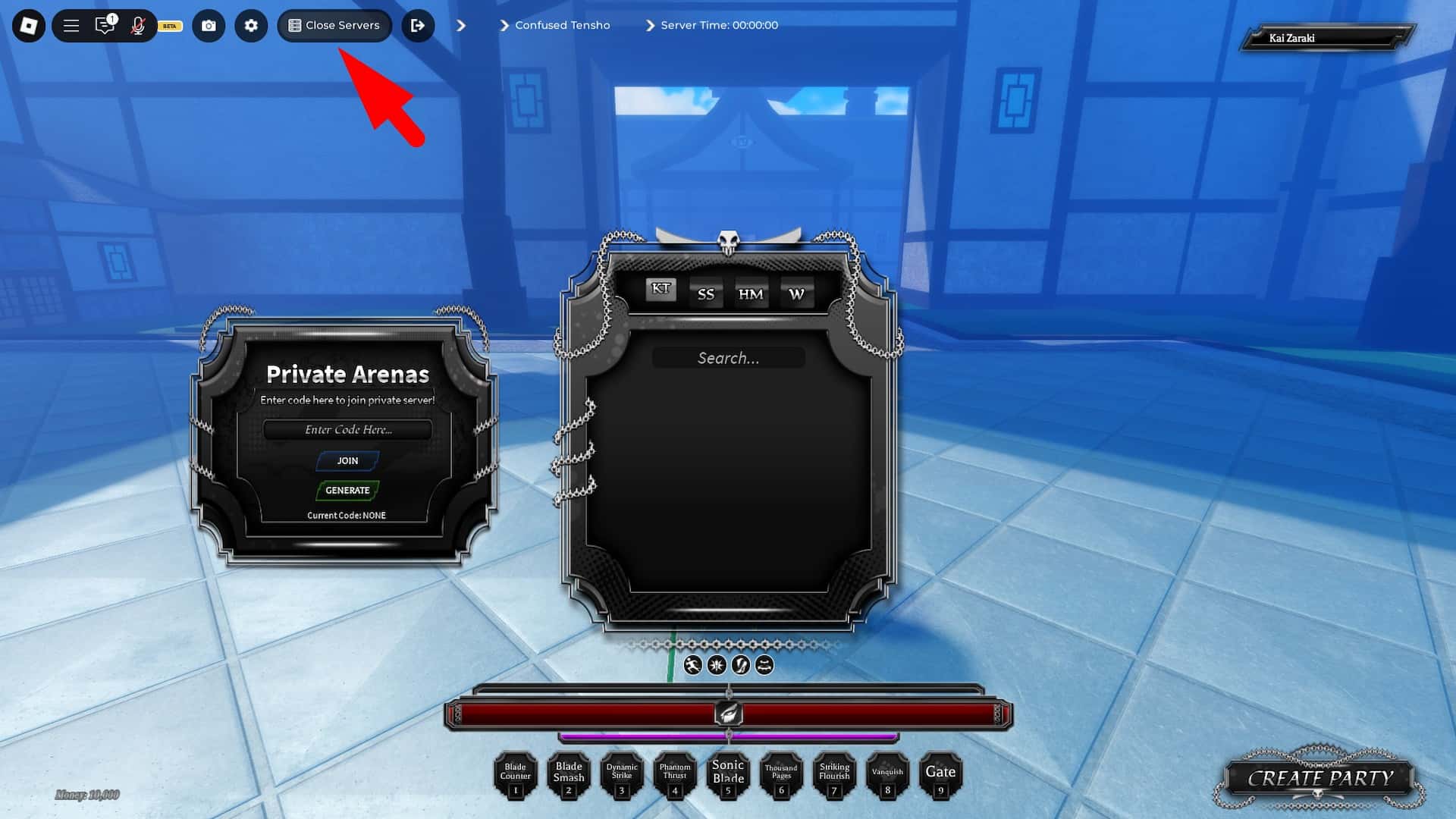Image resolution: width=1456 pixels, height=819 pixels.
Task: Select the Blade Counter ability
Action: point(516,775)
